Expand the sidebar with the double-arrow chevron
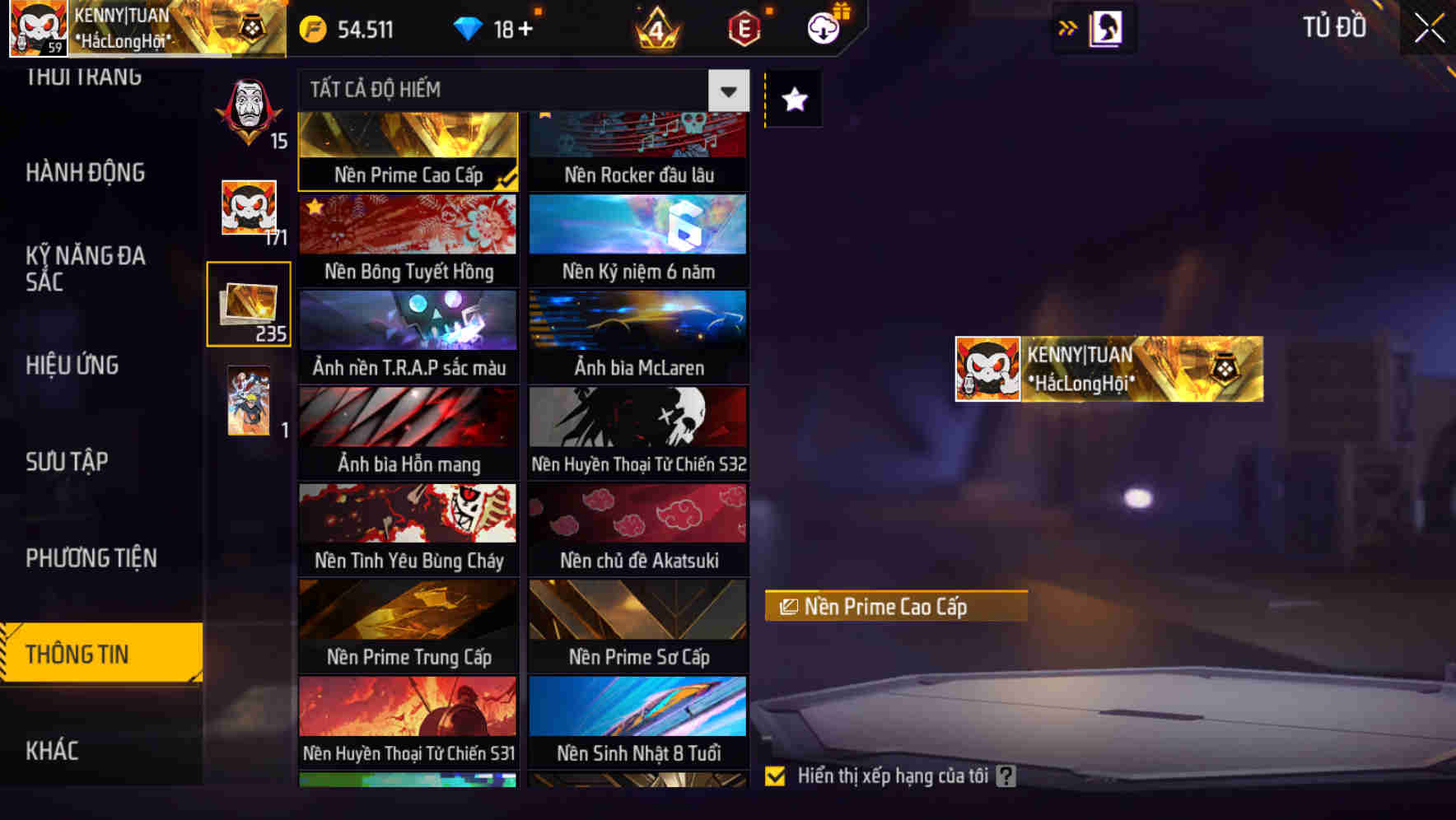Image resolution: width=1456 pixels, height=820 pixels. click(x=1068, y=26)
